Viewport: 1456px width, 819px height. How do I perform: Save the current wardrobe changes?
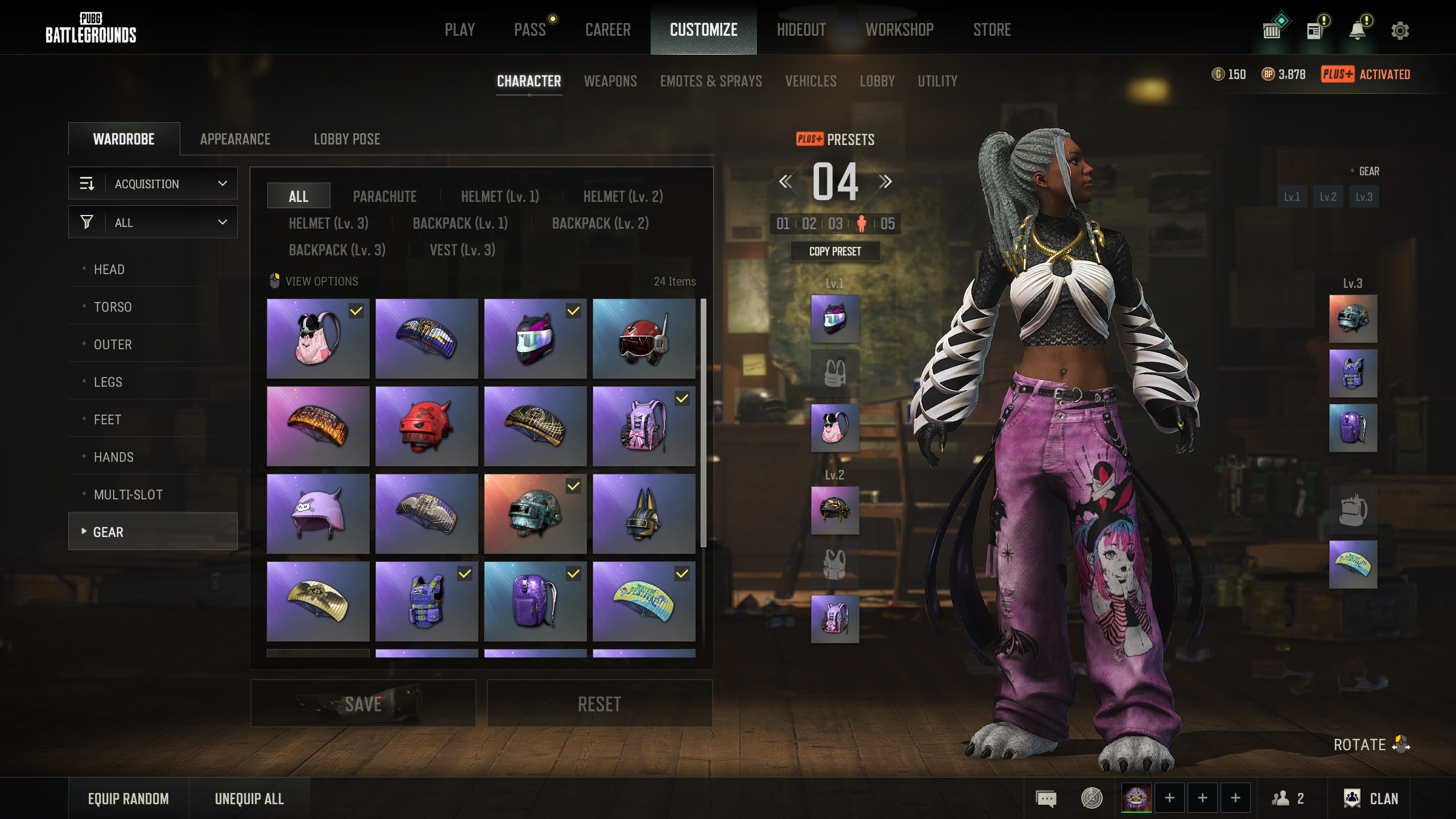point(363,704)
